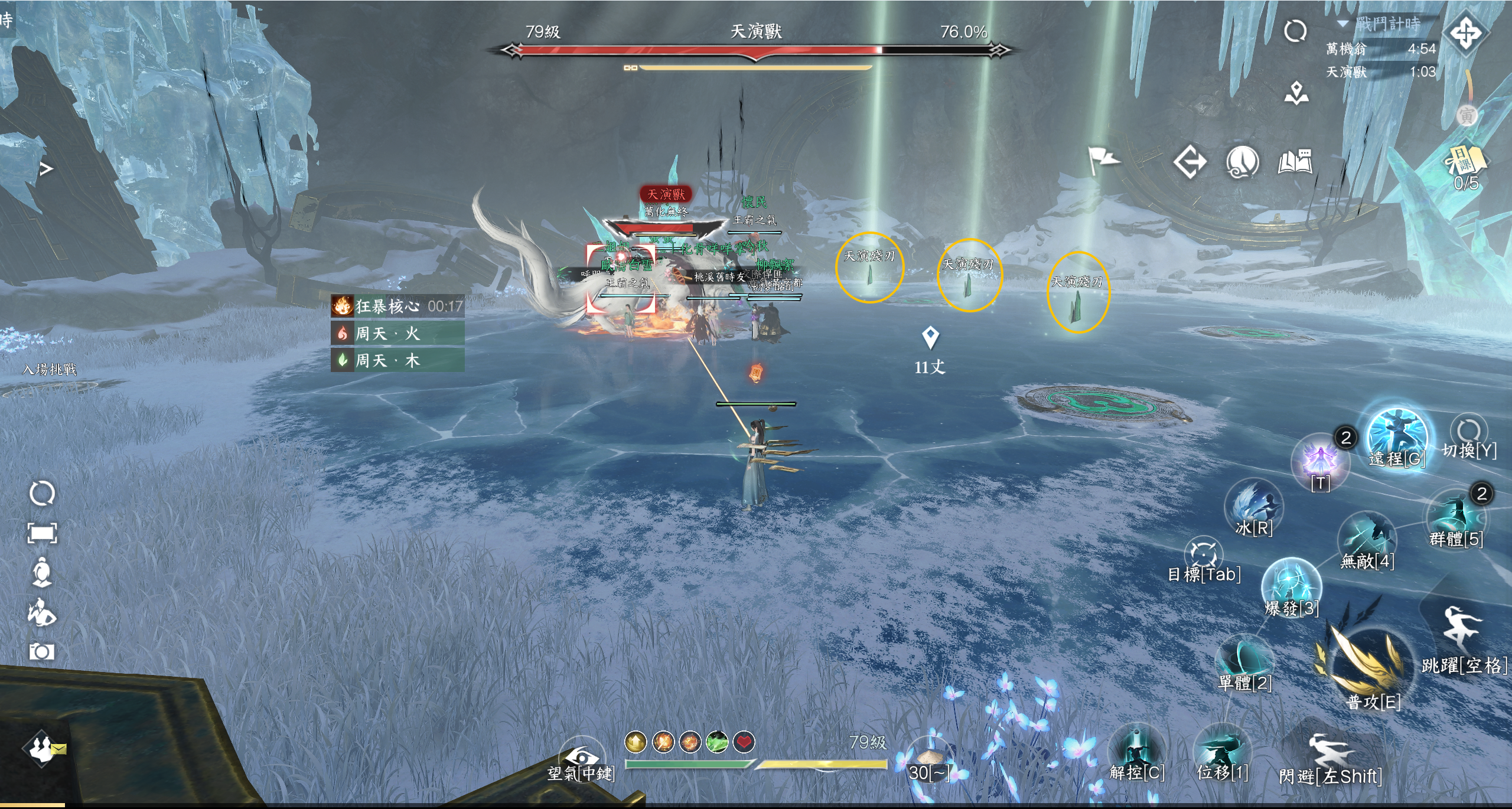Use the 冰[R] ice skill
Image resolution: width=1512 pixels, height=809 pixels.
[x=1254, y=505]
